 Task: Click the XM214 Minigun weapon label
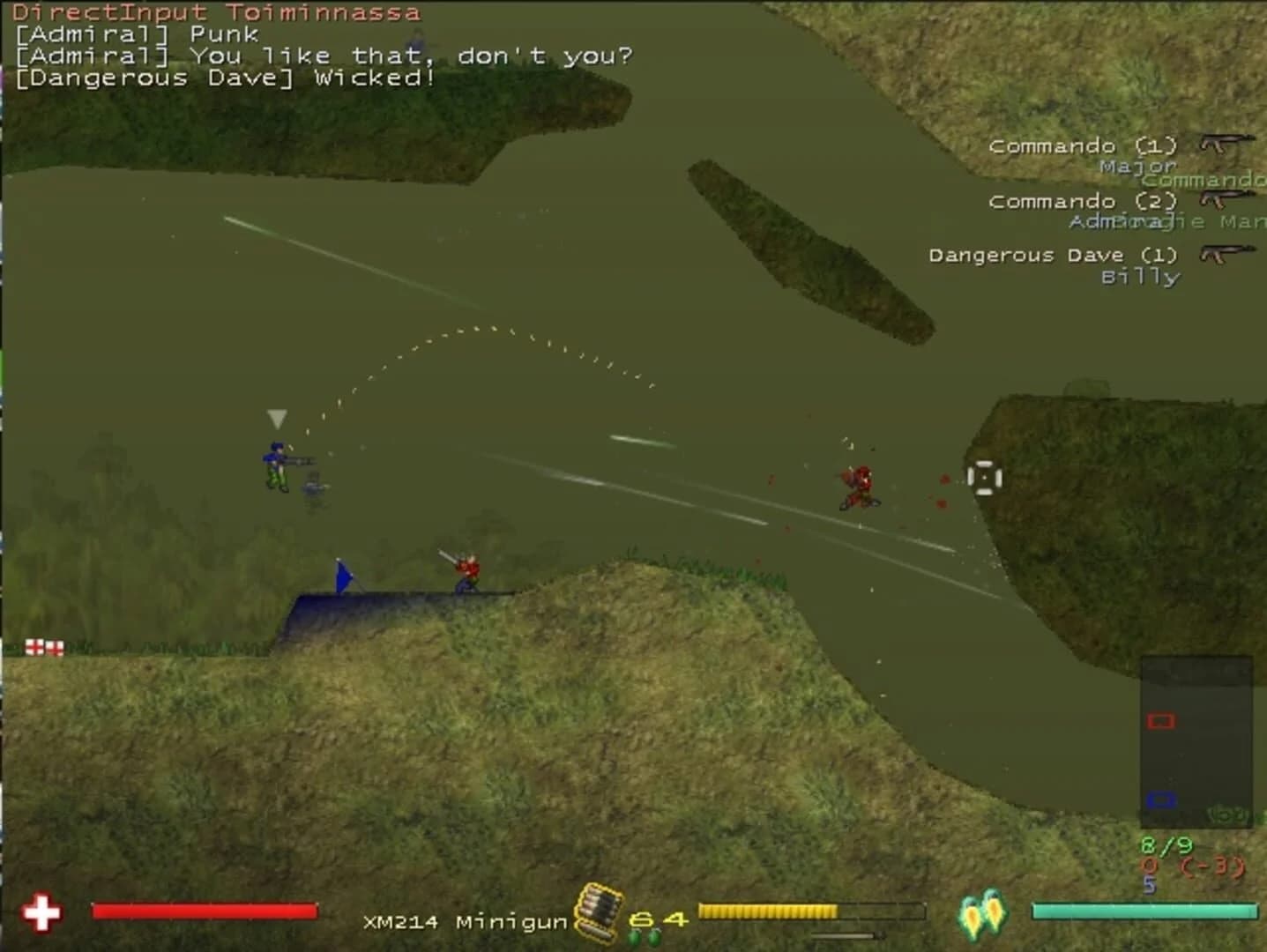point(465,919)
